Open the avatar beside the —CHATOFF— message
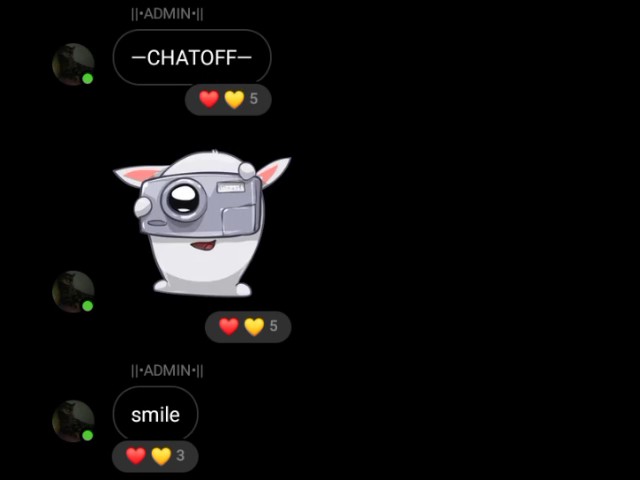The width and height of the screenshot is (640, 480). click(72, 64)
